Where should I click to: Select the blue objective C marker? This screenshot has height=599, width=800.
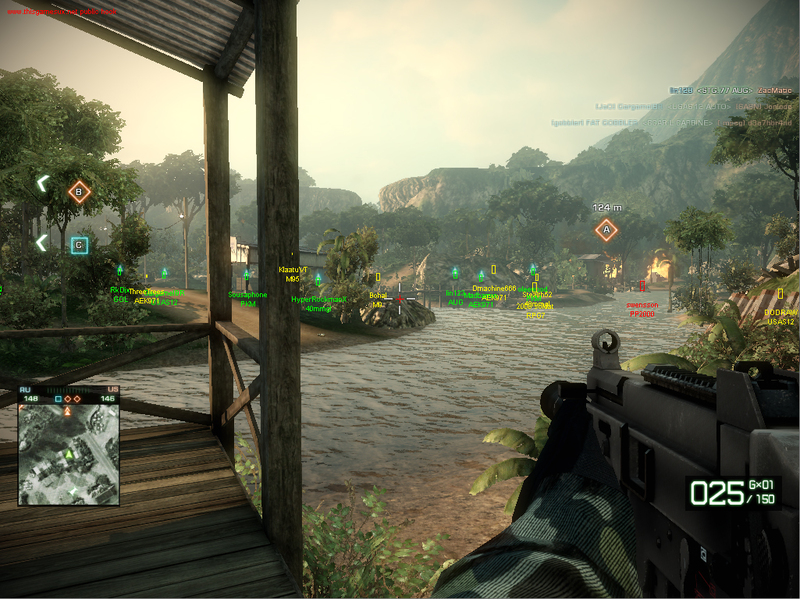(80, 243)
